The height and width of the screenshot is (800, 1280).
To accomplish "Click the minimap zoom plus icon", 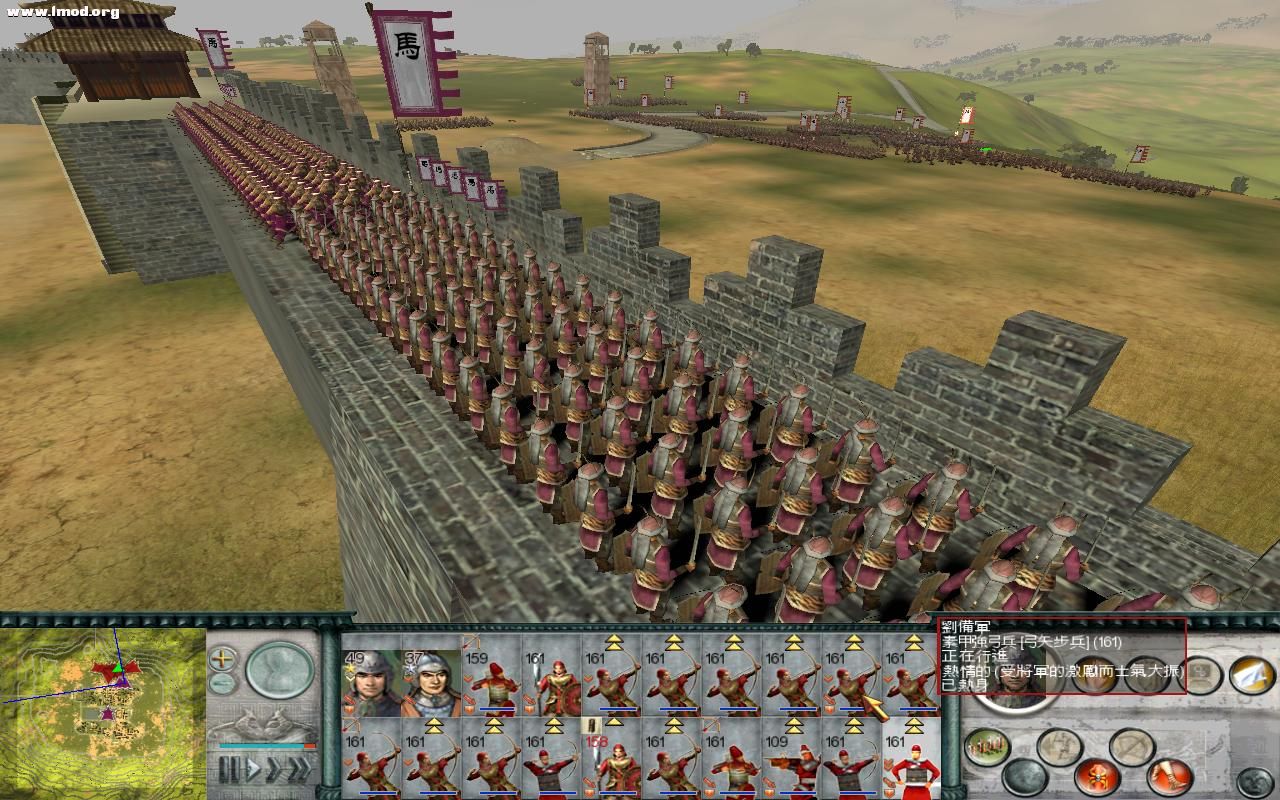I will [221, 658].
